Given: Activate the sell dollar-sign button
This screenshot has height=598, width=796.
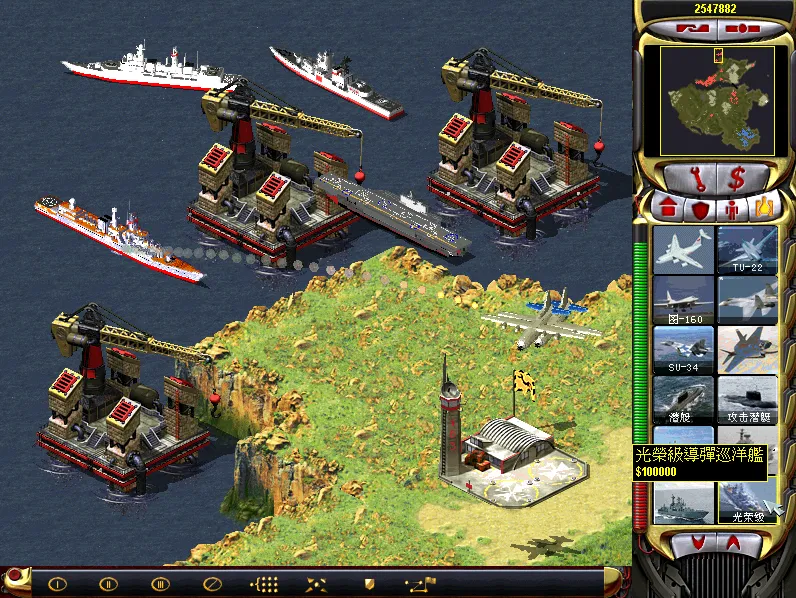Looking at the screenshot, I should [x=738, y=179].
